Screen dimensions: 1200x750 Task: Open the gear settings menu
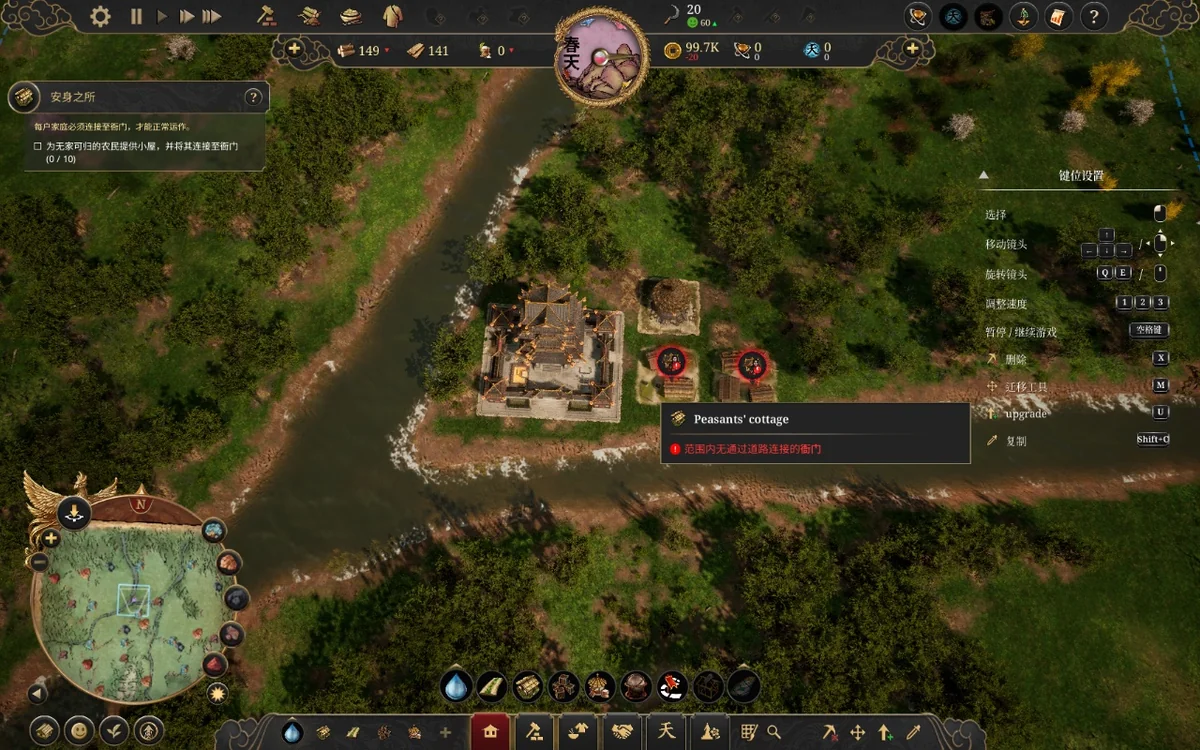point(100,16)
